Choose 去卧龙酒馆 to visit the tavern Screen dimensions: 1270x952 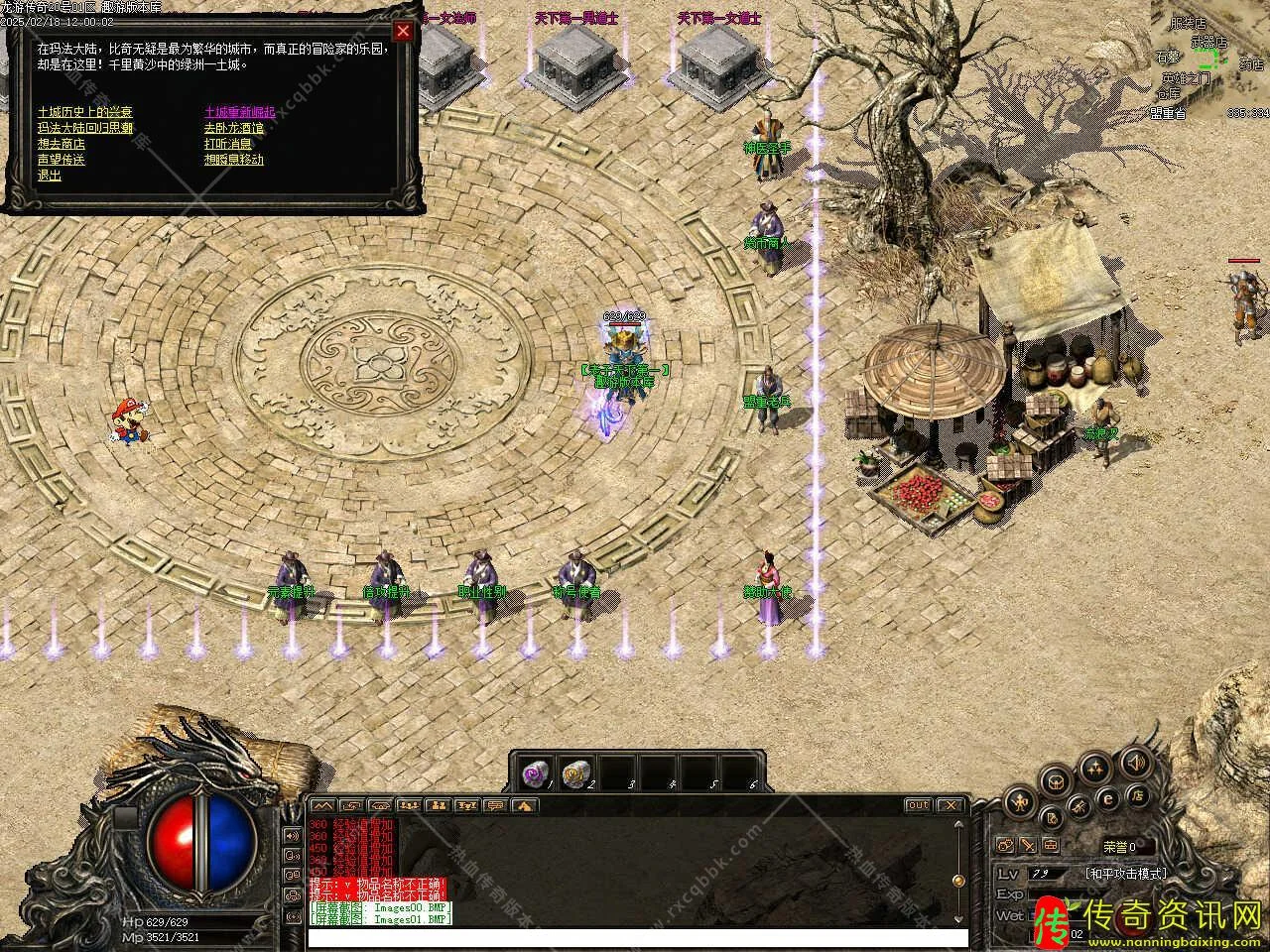click(x=234, y=128)
